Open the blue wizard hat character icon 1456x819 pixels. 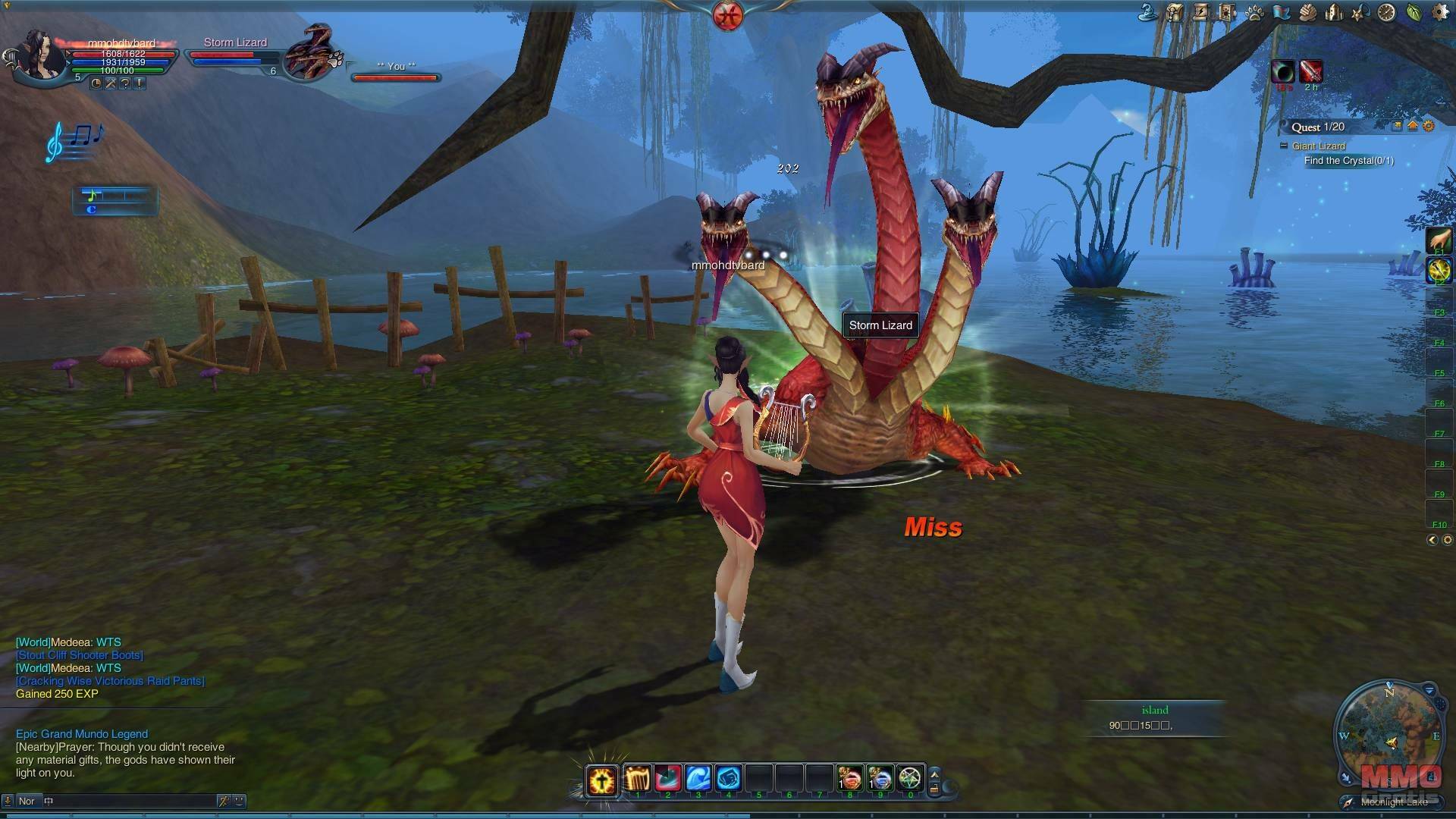(x=1149, y=13)
